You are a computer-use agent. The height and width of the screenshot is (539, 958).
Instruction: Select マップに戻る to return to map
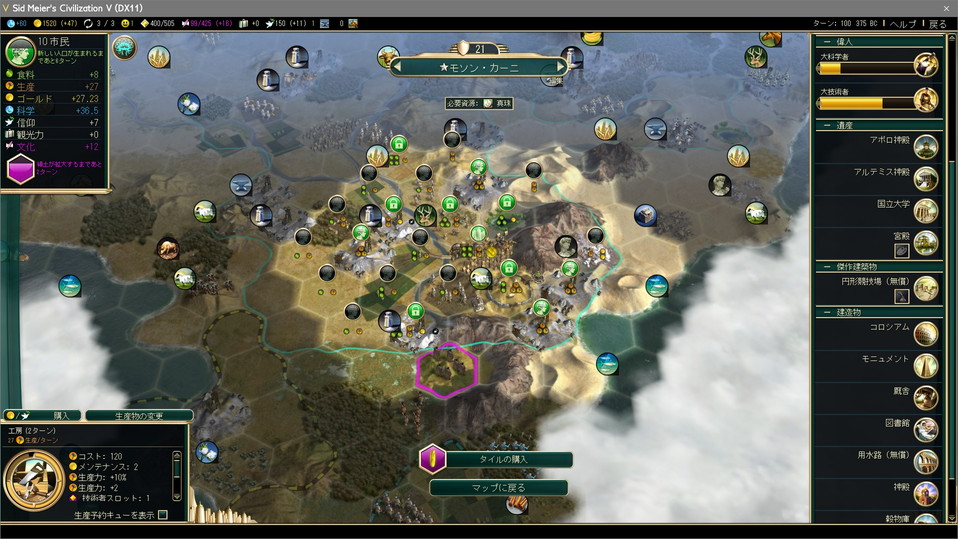click(499, 488)
